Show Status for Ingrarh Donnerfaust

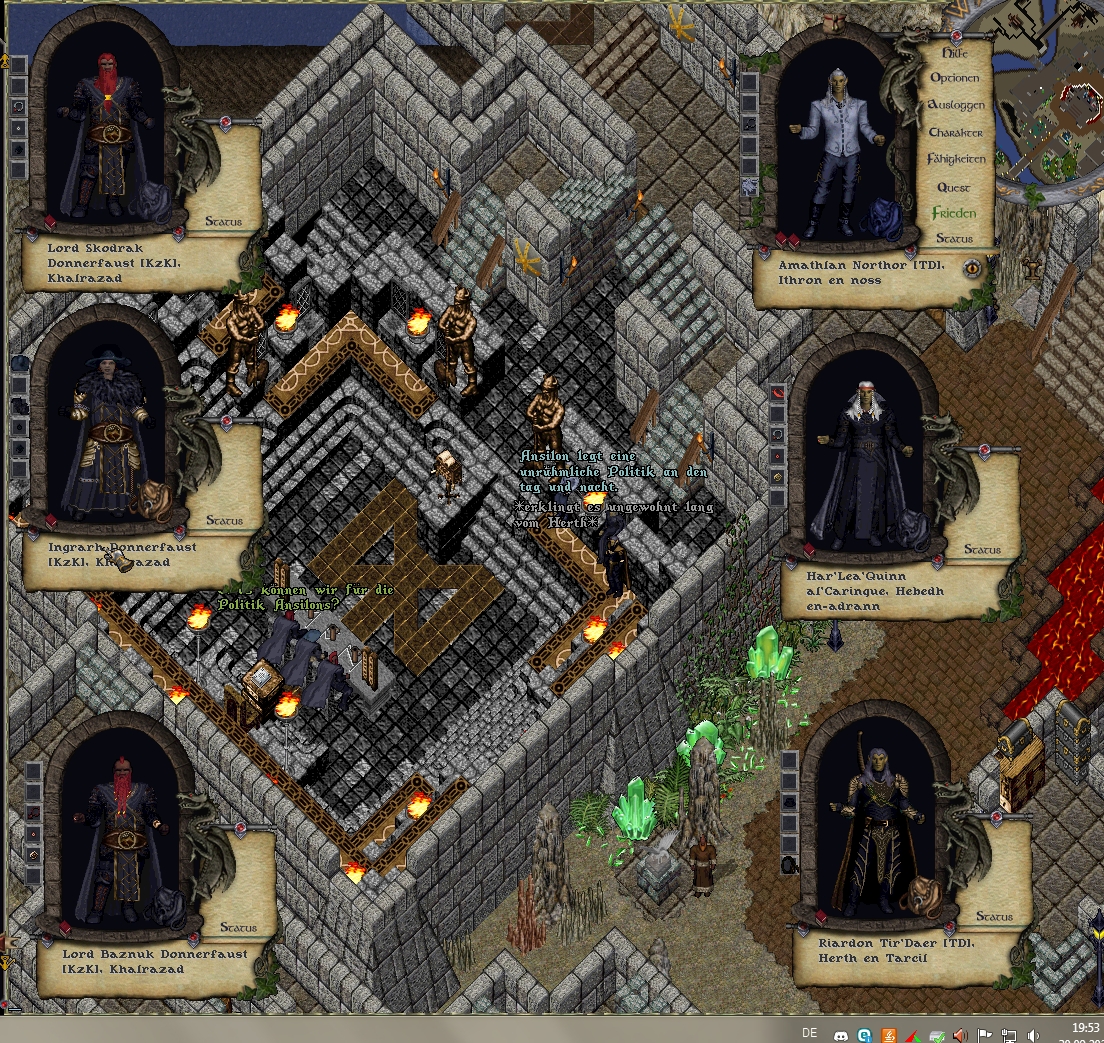[224, 520]
